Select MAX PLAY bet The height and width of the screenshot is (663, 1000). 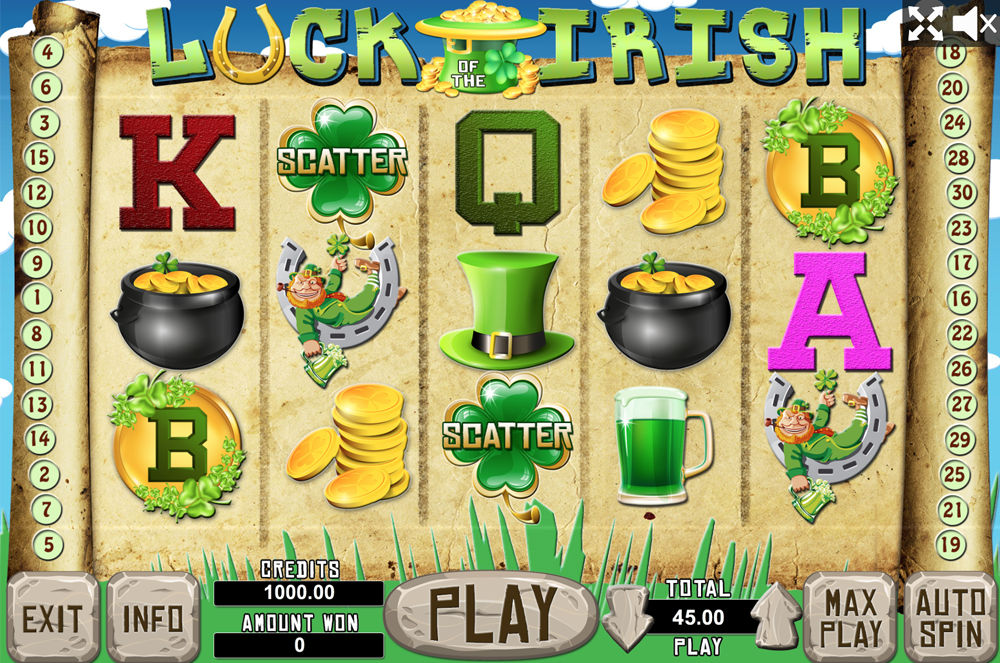(x=850, y=618)
